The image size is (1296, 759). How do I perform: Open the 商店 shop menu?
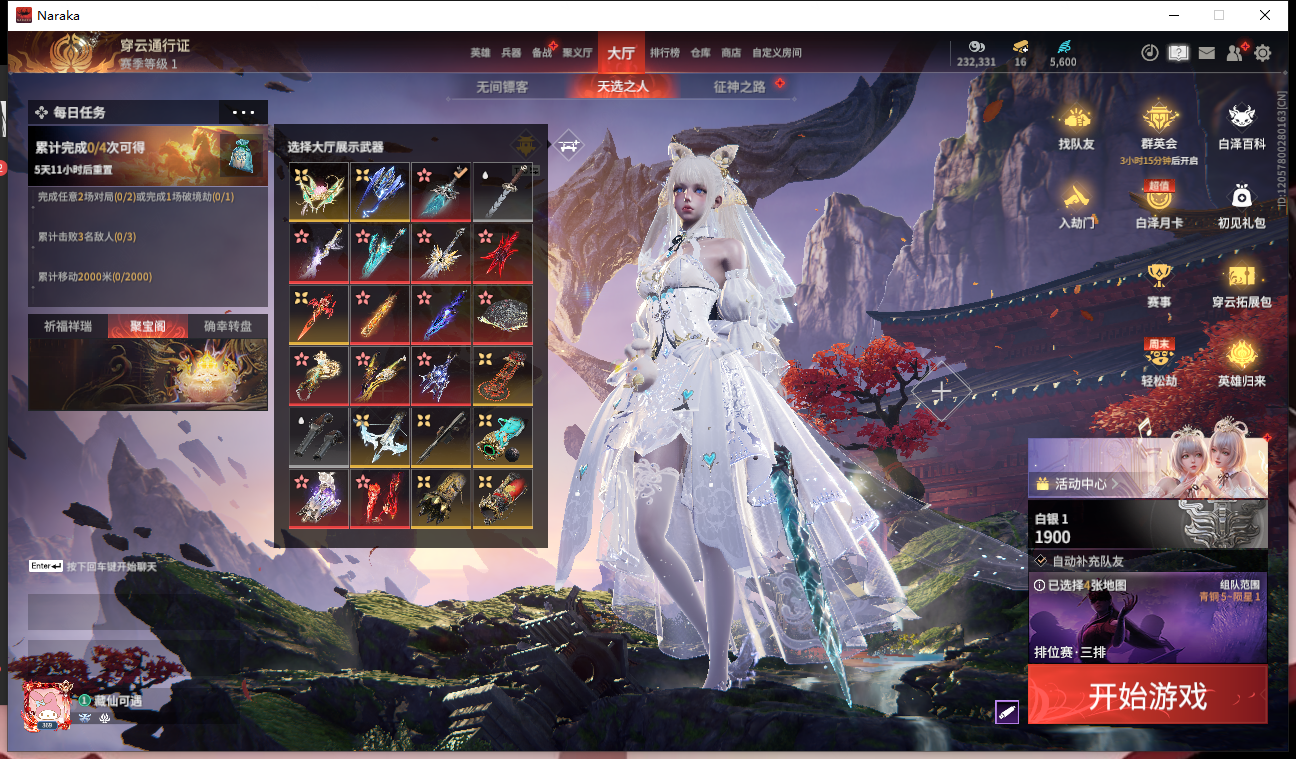(x=731, y=53)
